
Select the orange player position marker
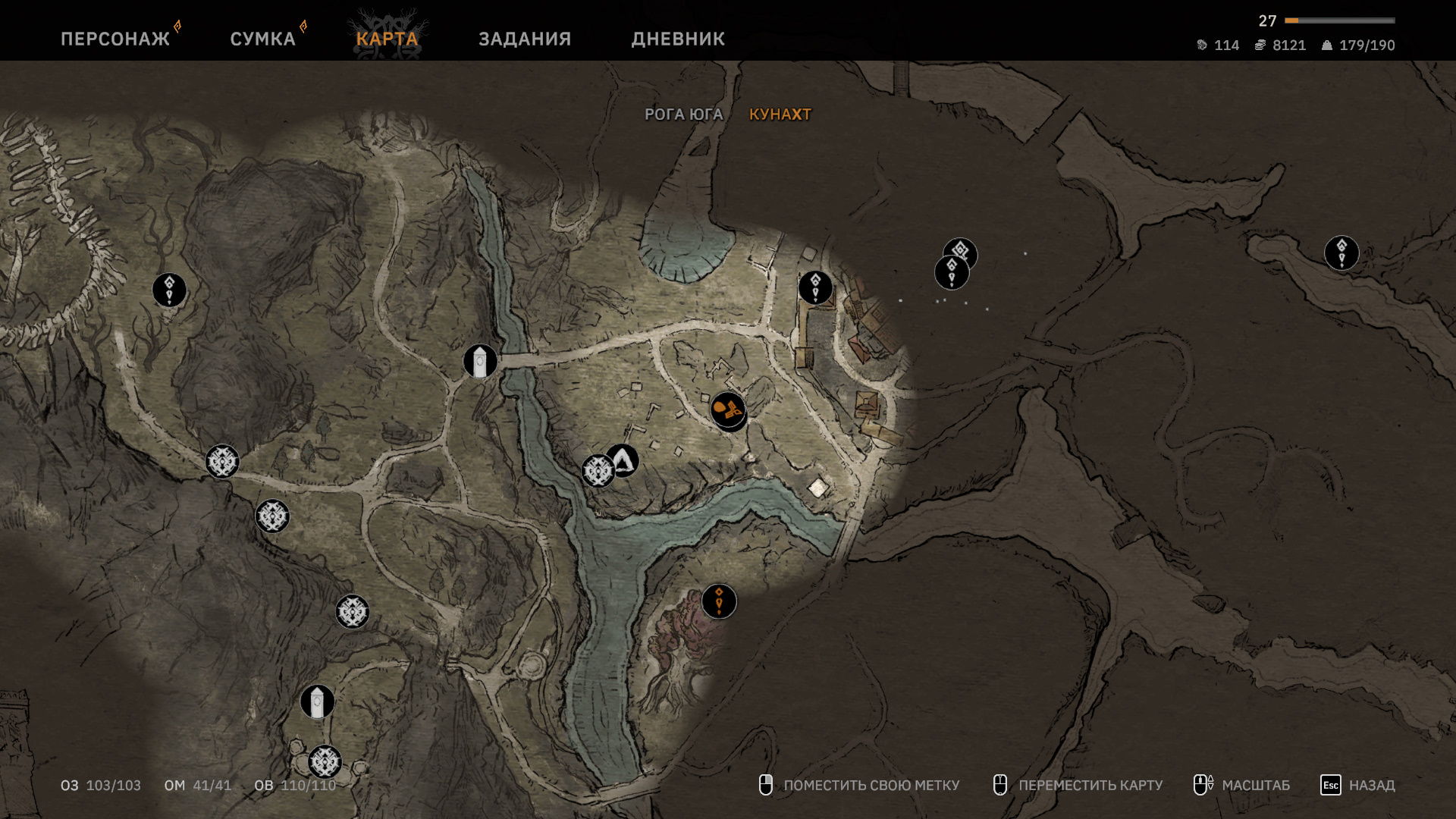[x=728, y=410]
